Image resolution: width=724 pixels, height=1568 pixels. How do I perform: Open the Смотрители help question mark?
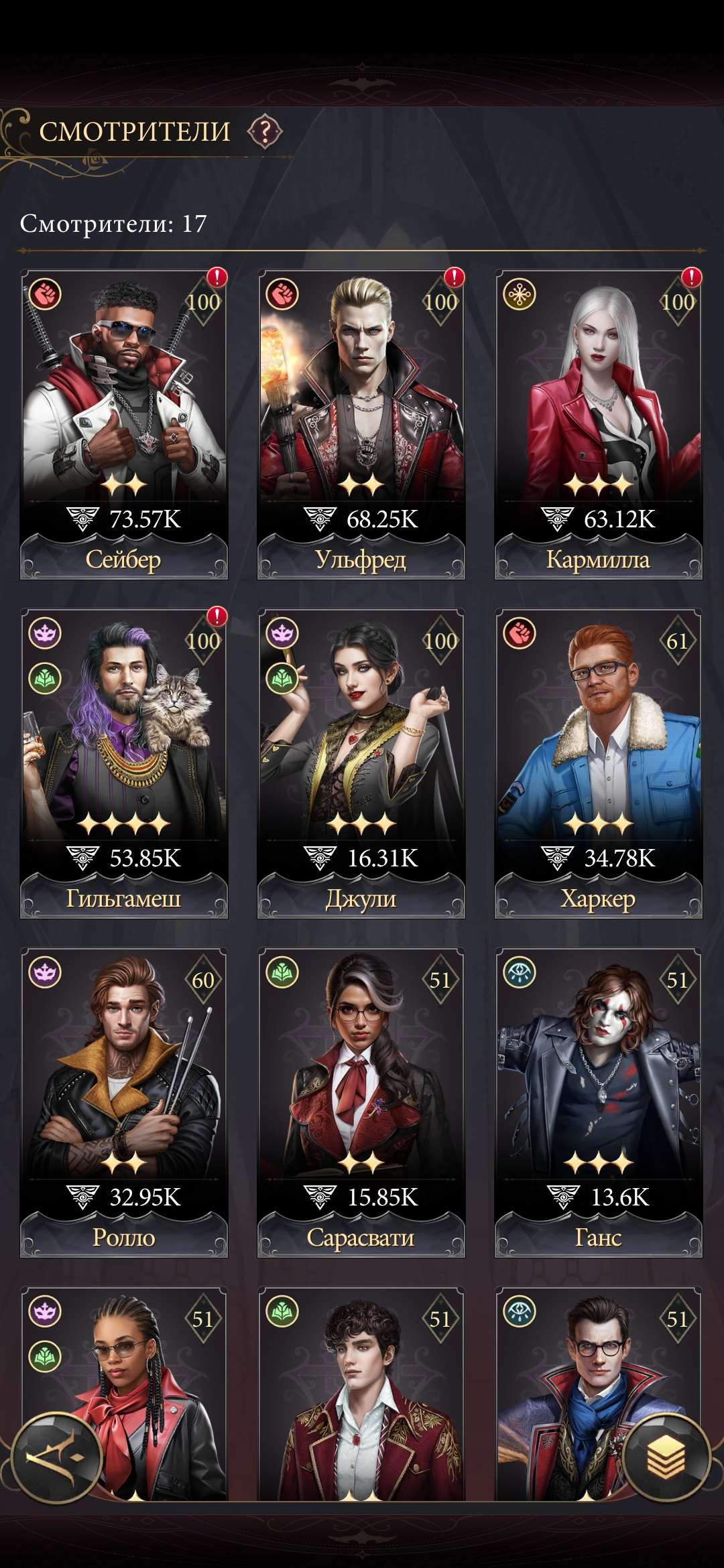(x=265, y=131)
